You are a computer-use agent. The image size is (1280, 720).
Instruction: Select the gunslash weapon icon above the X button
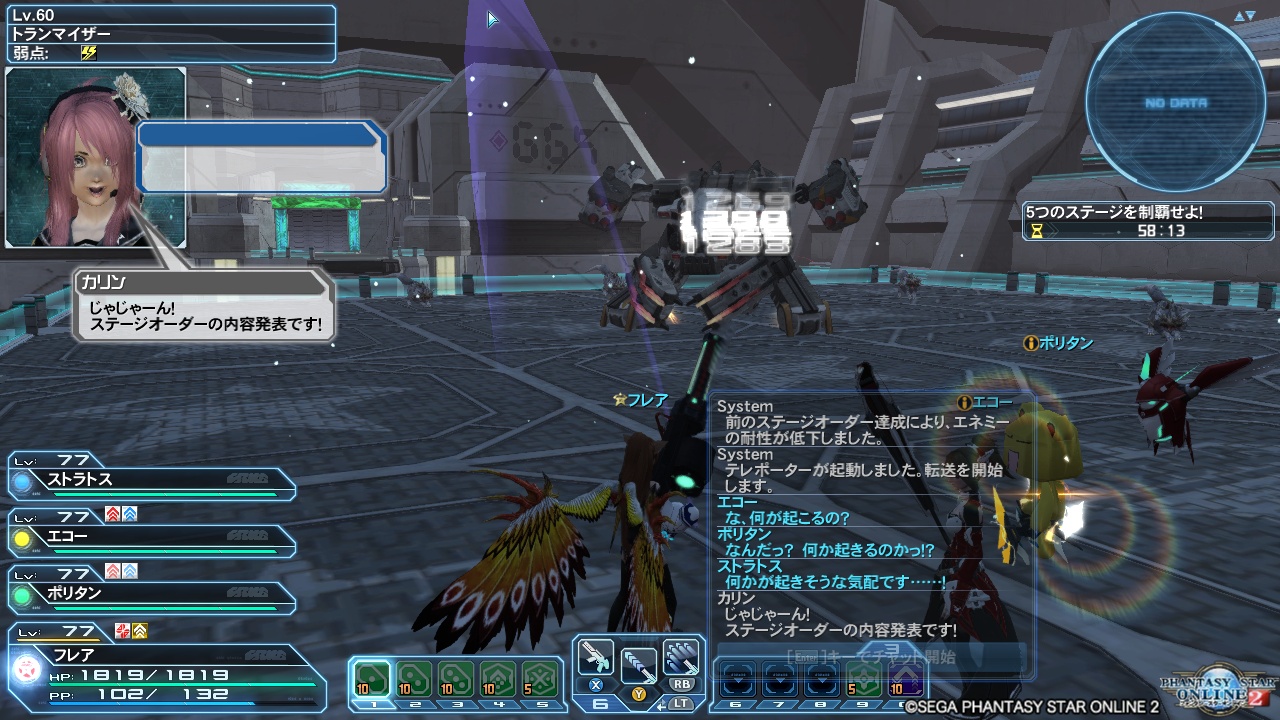(x=597, y=657)
